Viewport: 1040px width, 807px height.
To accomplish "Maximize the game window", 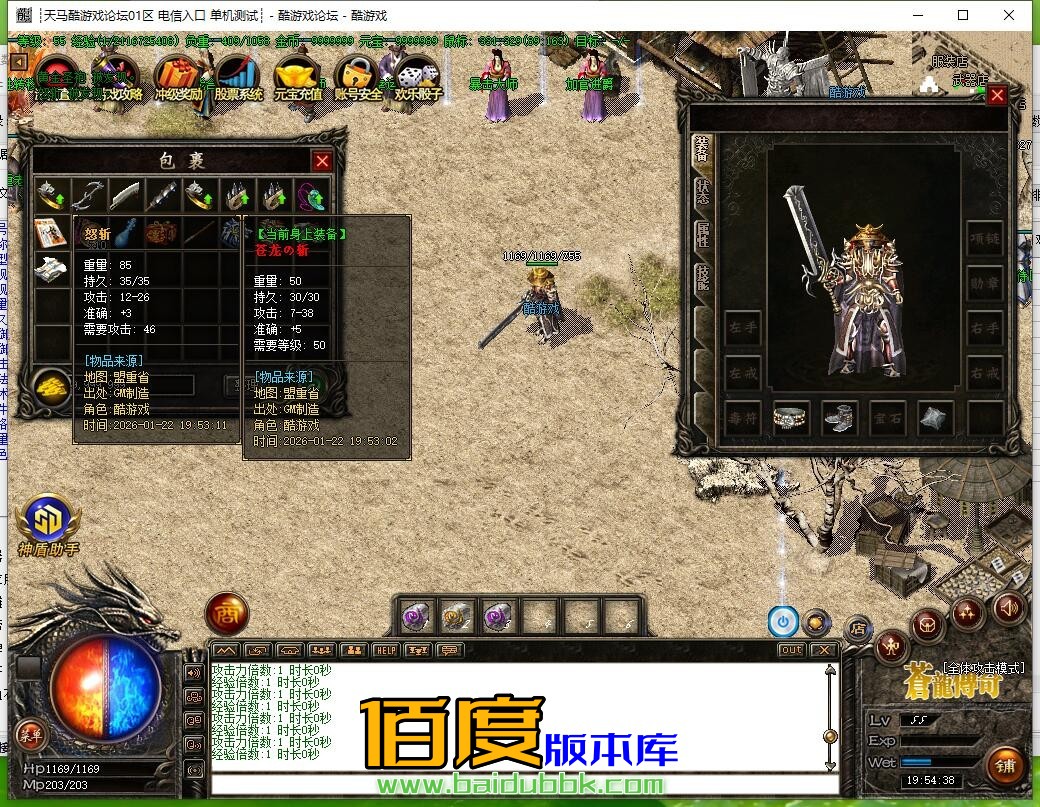I will 963,15.
